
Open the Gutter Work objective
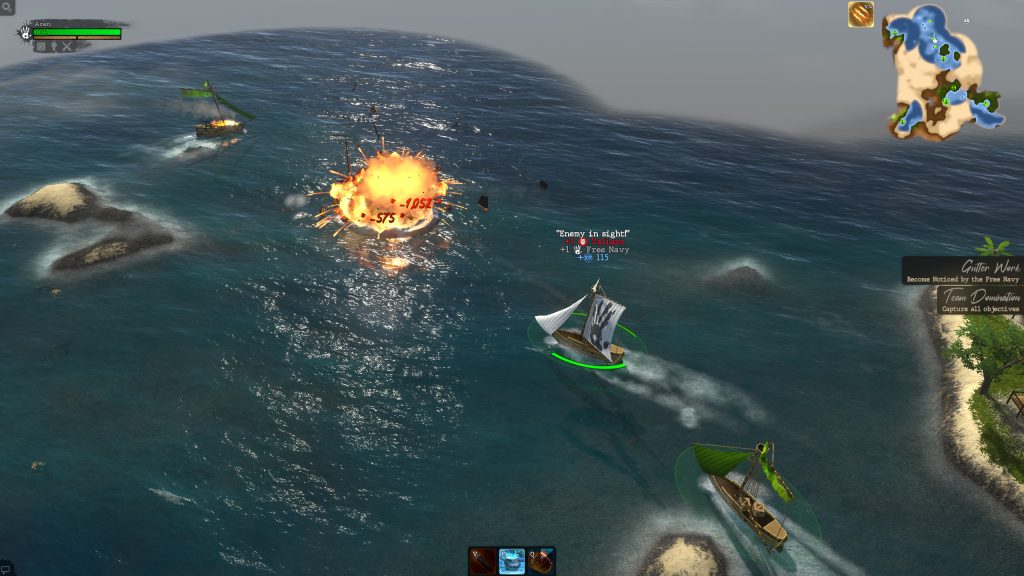964,271
